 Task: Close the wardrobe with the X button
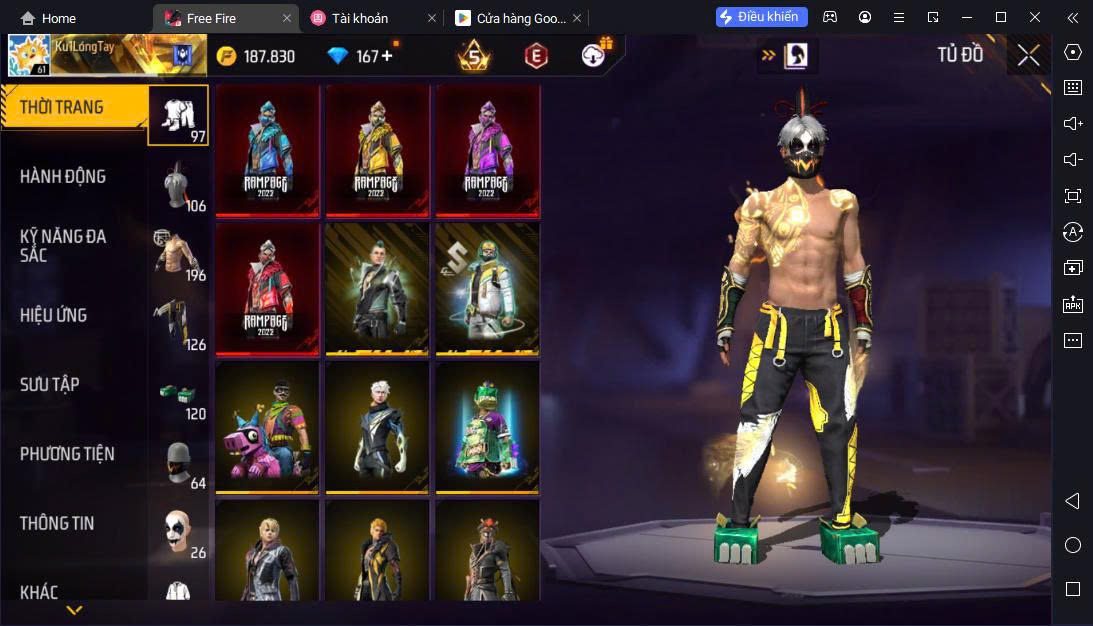[1028, 56]
